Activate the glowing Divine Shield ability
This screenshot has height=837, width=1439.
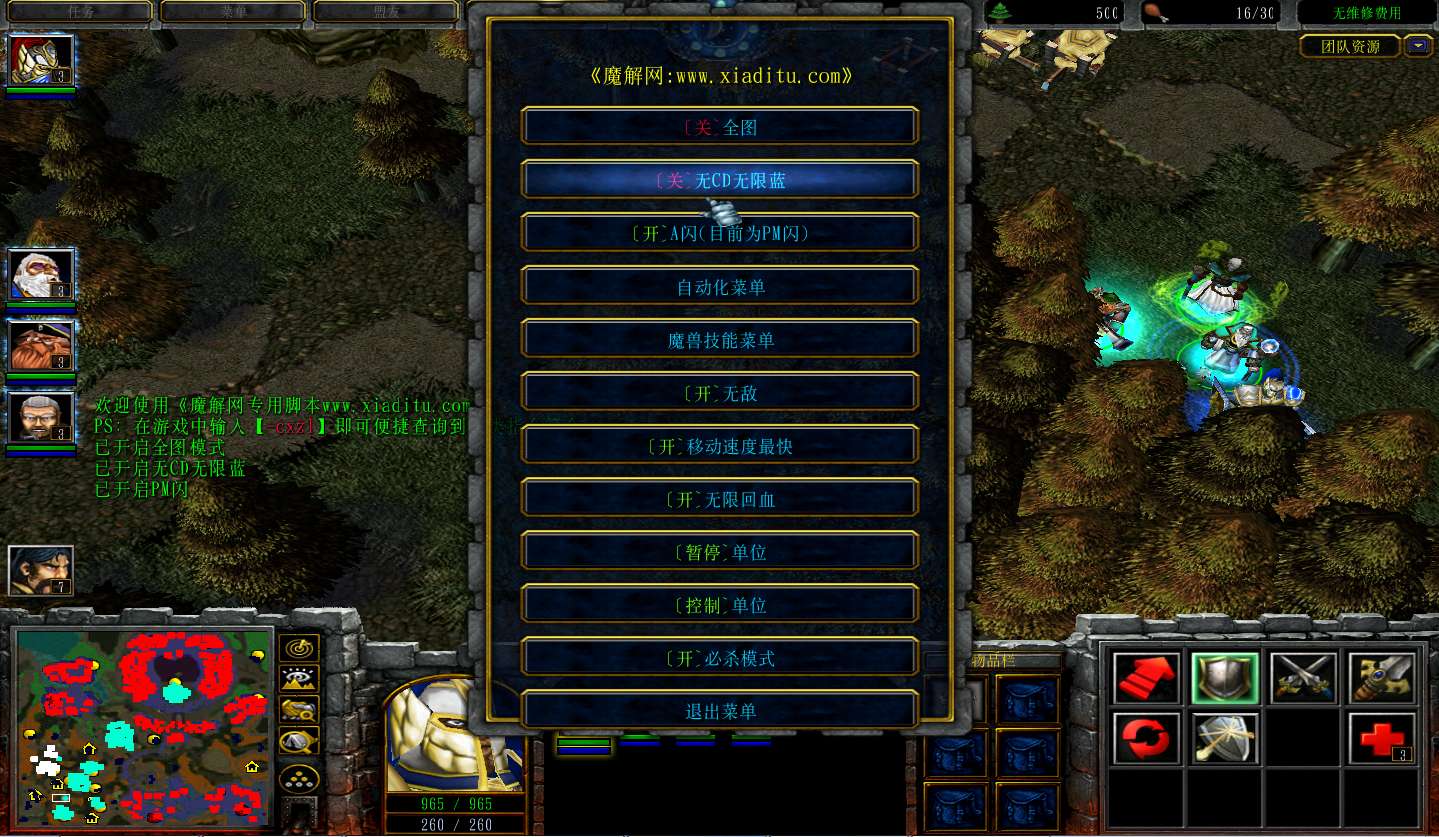point(1224,738)
